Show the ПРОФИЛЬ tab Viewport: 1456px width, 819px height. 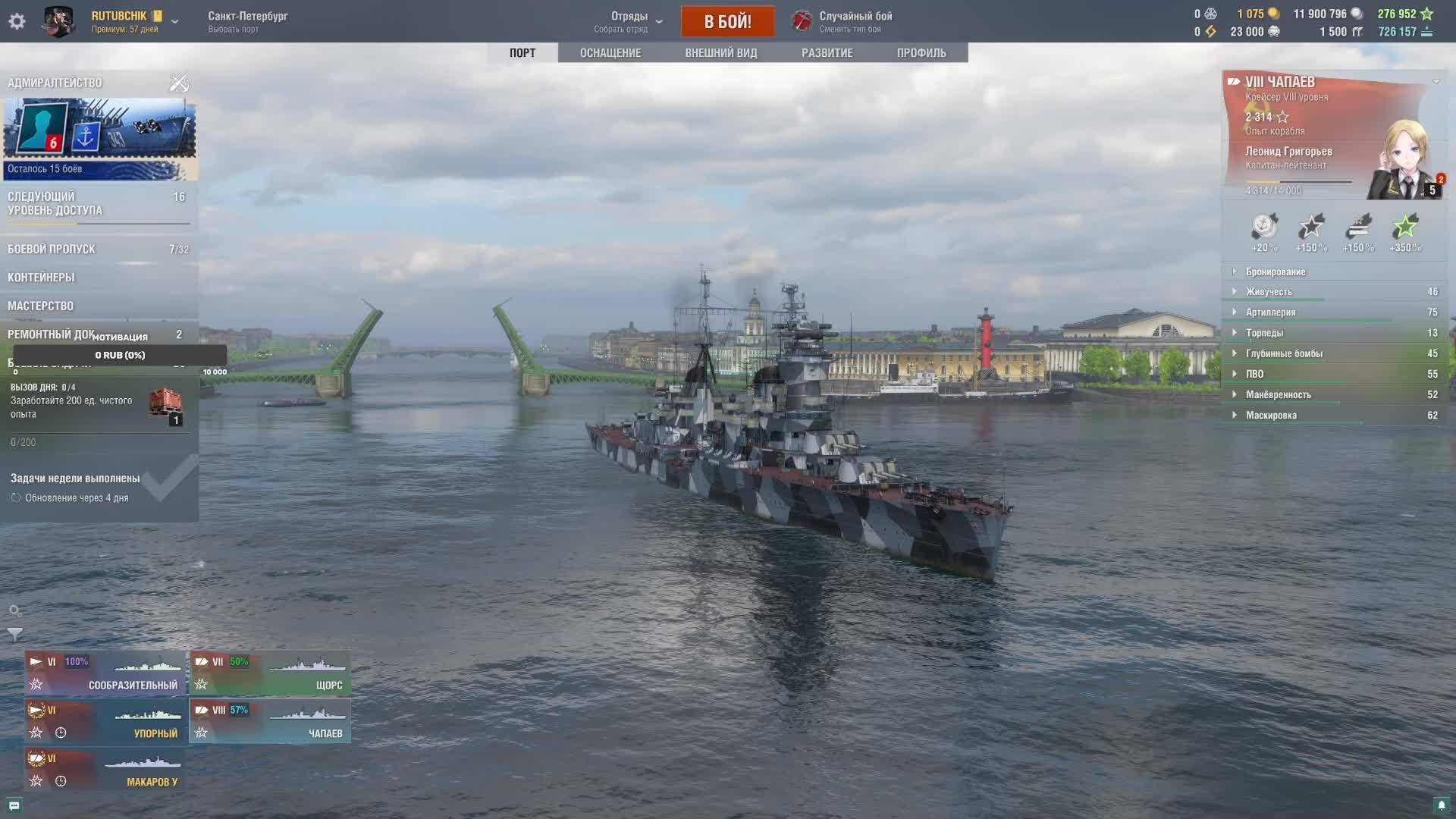[921, 53]
